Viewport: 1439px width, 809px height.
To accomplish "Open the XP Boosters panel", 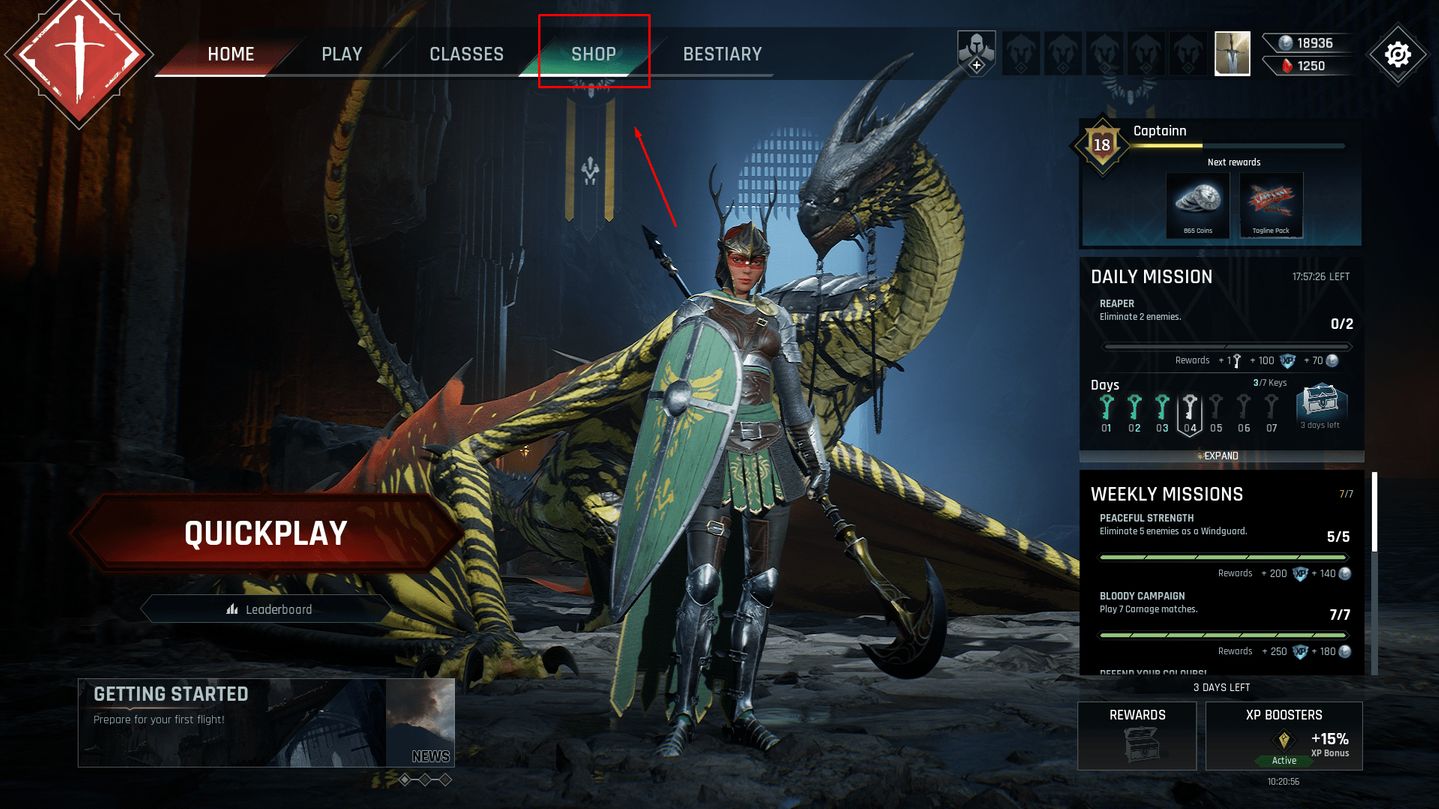I will 1284,735.
